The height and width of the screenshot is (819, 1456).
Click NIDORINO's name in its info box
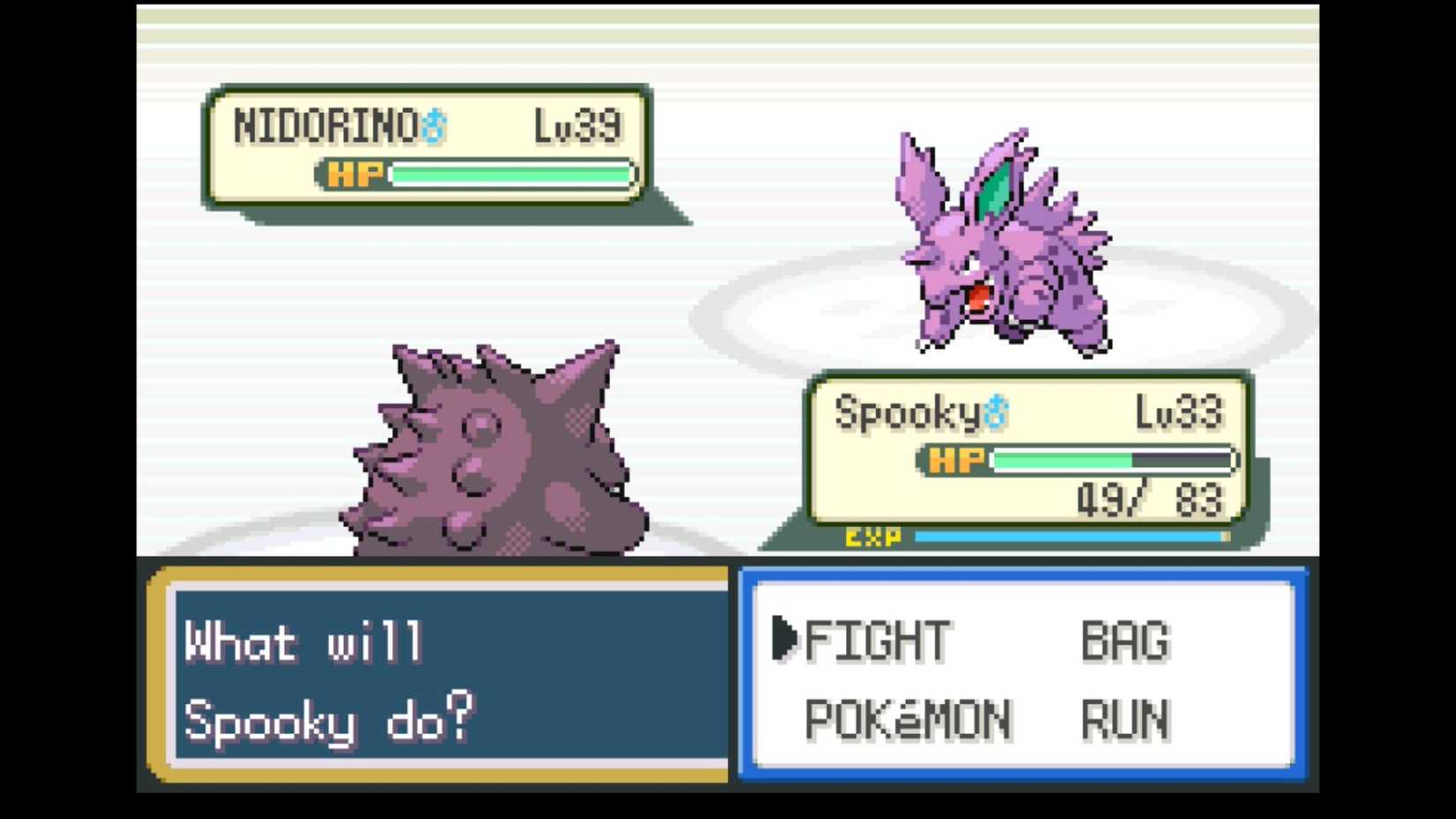[x=326, y=124]
